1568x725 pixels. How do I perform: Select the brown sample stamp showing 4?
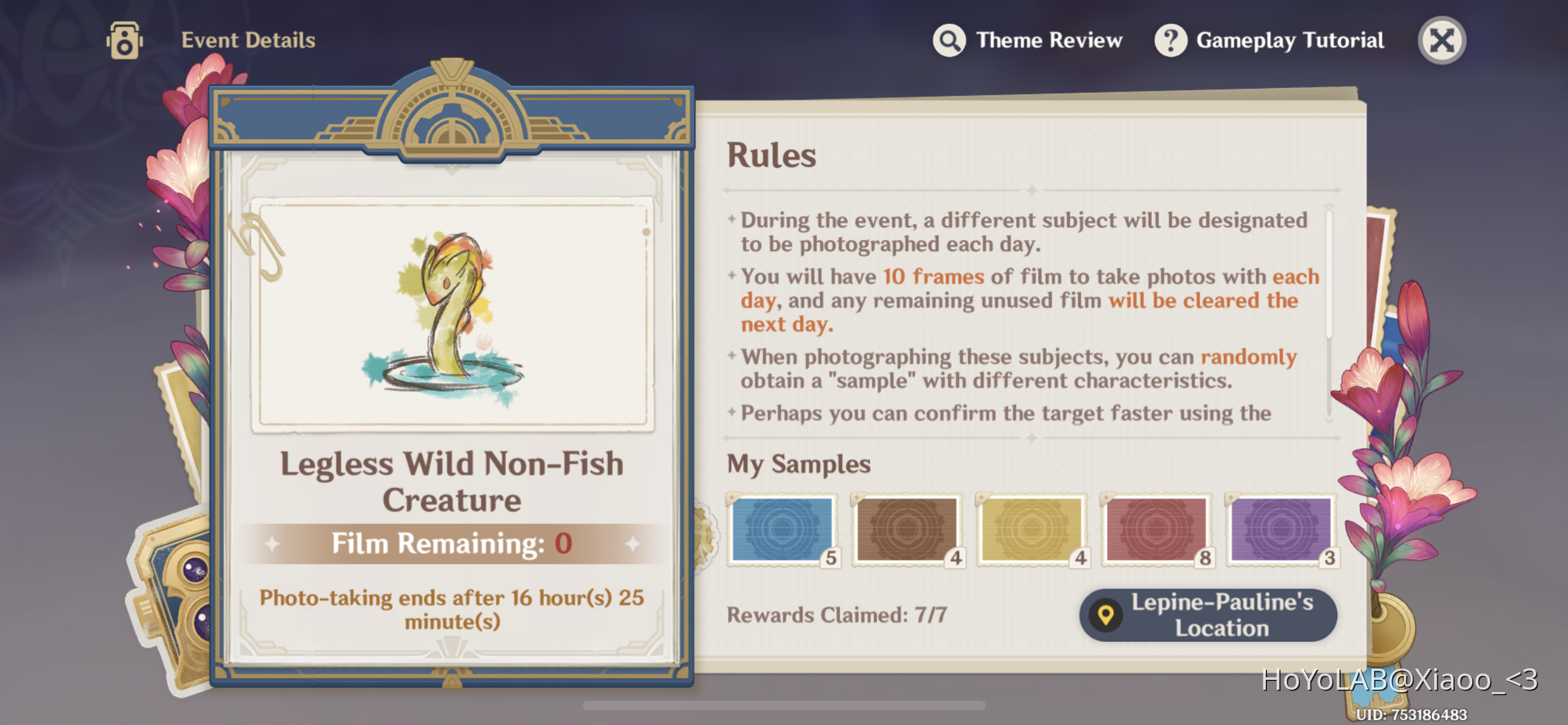908,530
